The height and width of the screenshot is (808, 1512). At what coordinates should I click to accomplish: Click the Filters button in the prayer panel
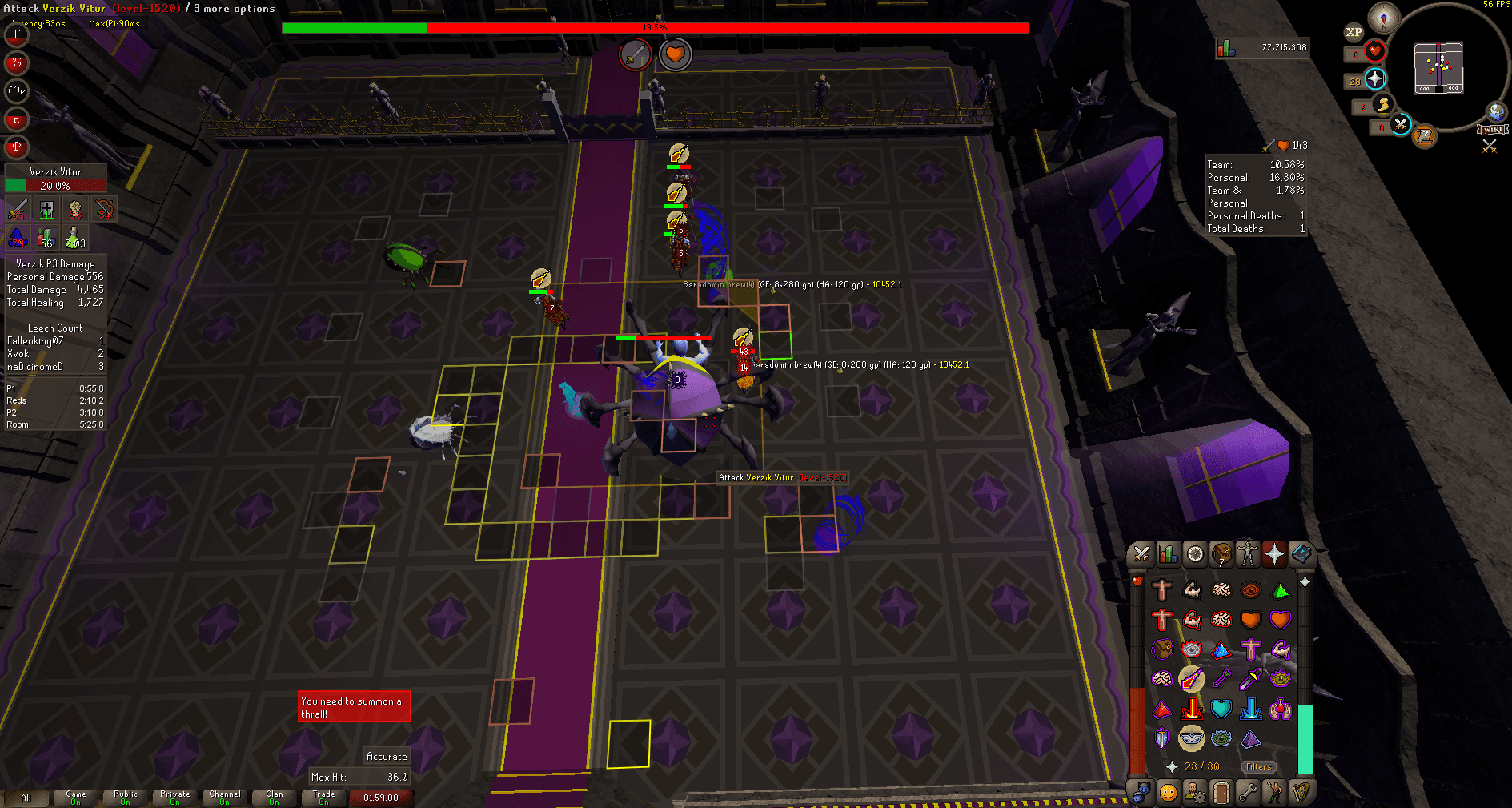[1258, 766]
